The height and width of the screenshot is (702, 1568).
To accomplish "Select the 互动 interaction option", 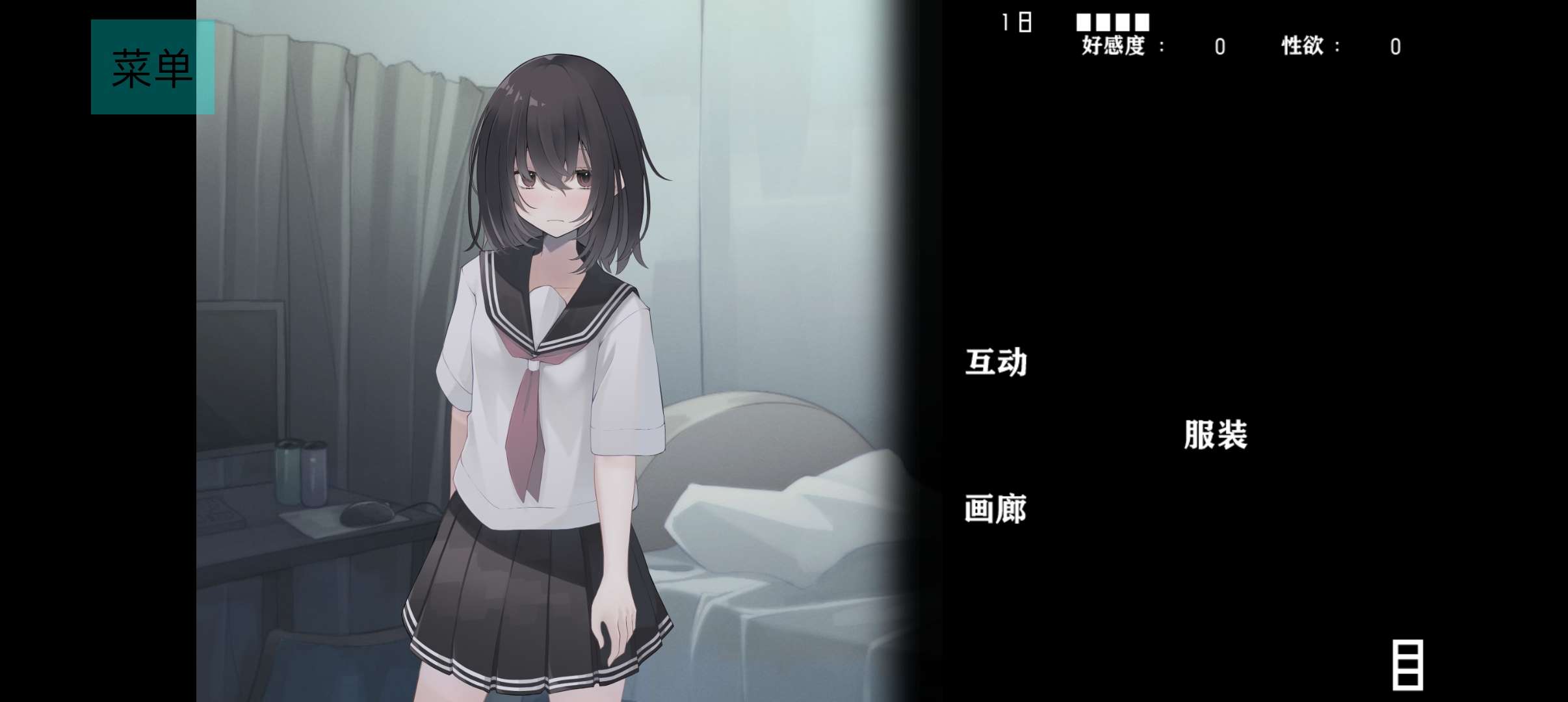I will [996, 362].
